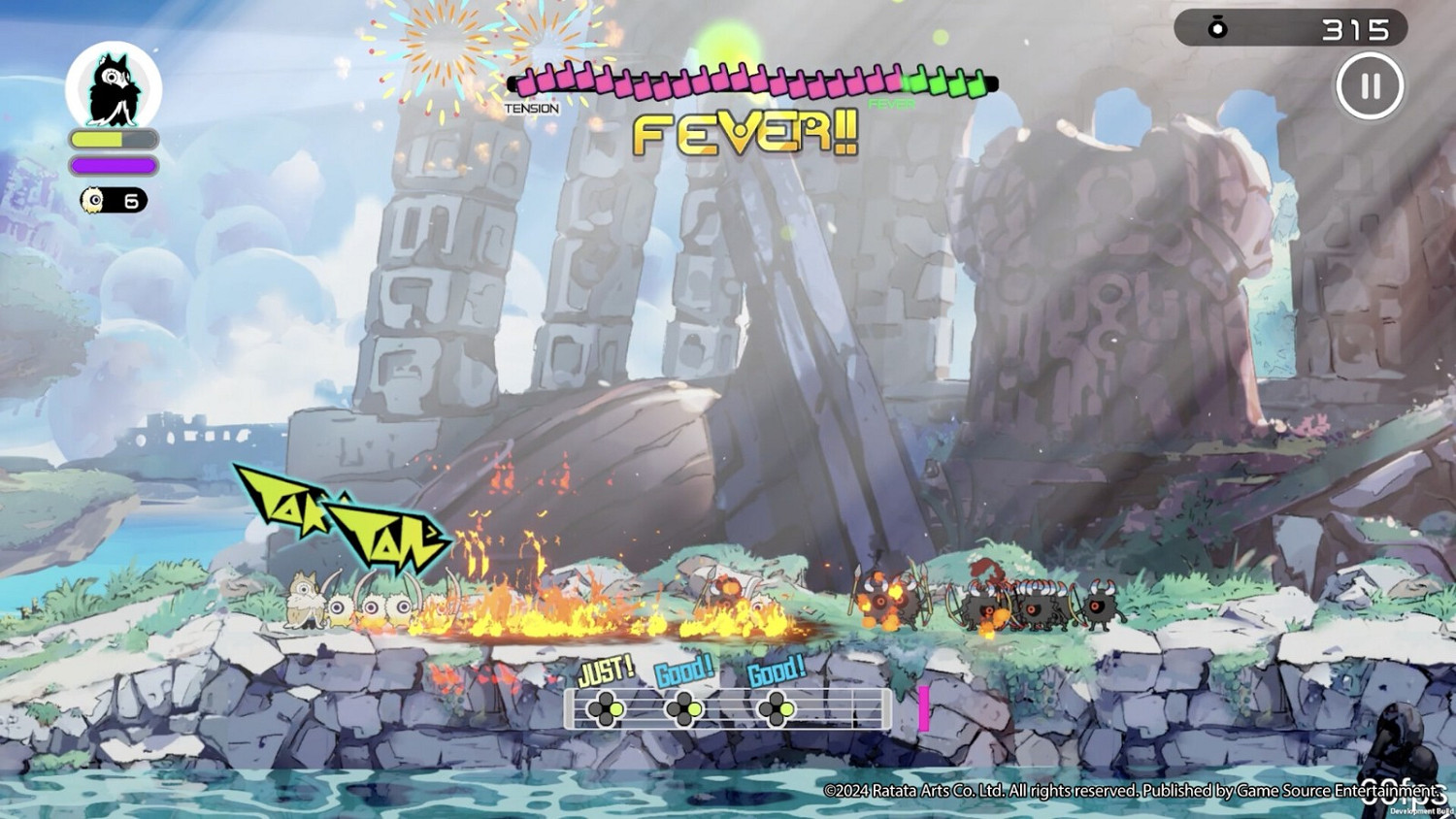Select the FEVER!! banner text
Viewport: 1456px width, 819px height.
pos(747,134)
